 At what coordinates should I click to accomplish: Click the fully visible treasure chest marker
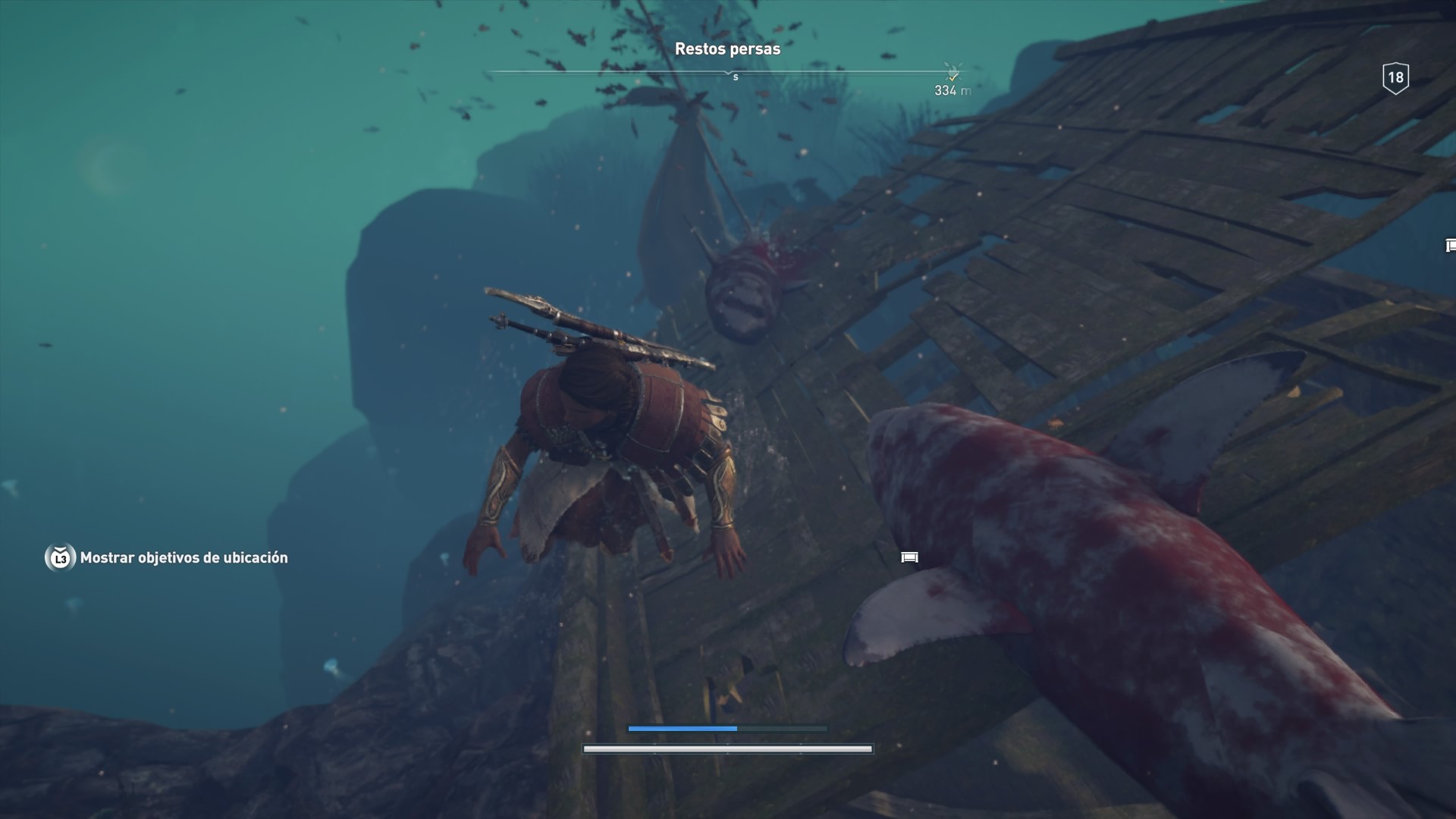[x=909, y=557]
